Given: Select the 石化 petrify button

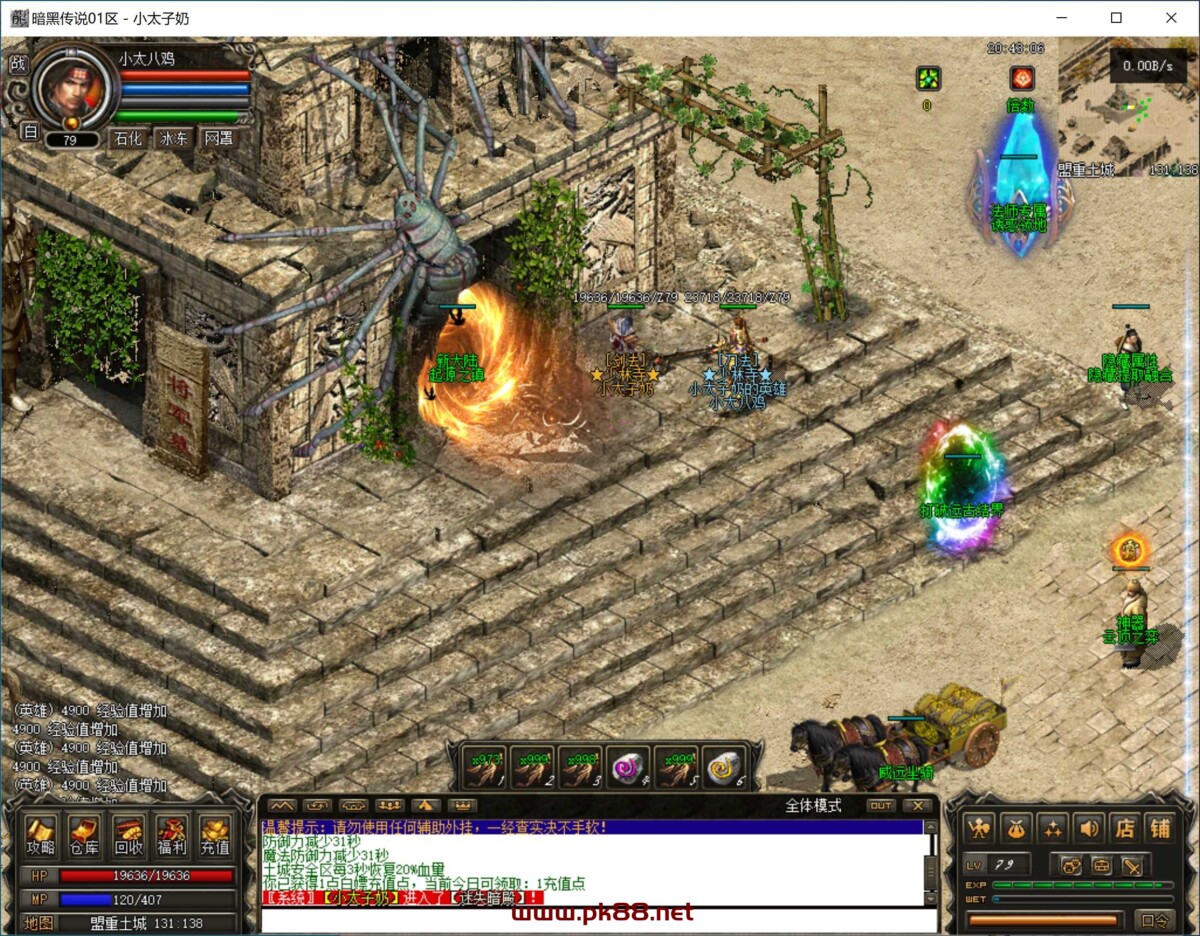Looking at the screenshot, I should pos(128,139).
